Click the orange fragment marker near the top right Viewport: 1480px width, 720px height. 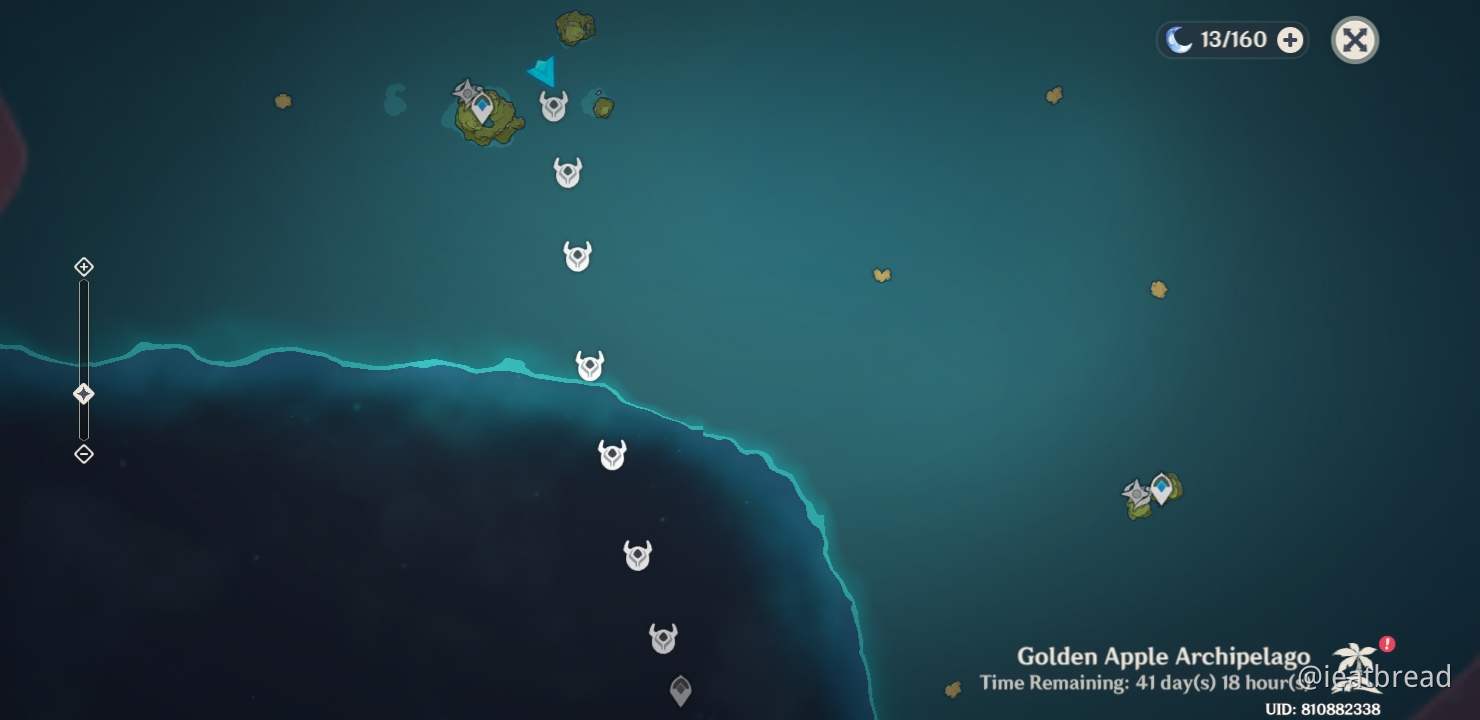(1053, 96)
